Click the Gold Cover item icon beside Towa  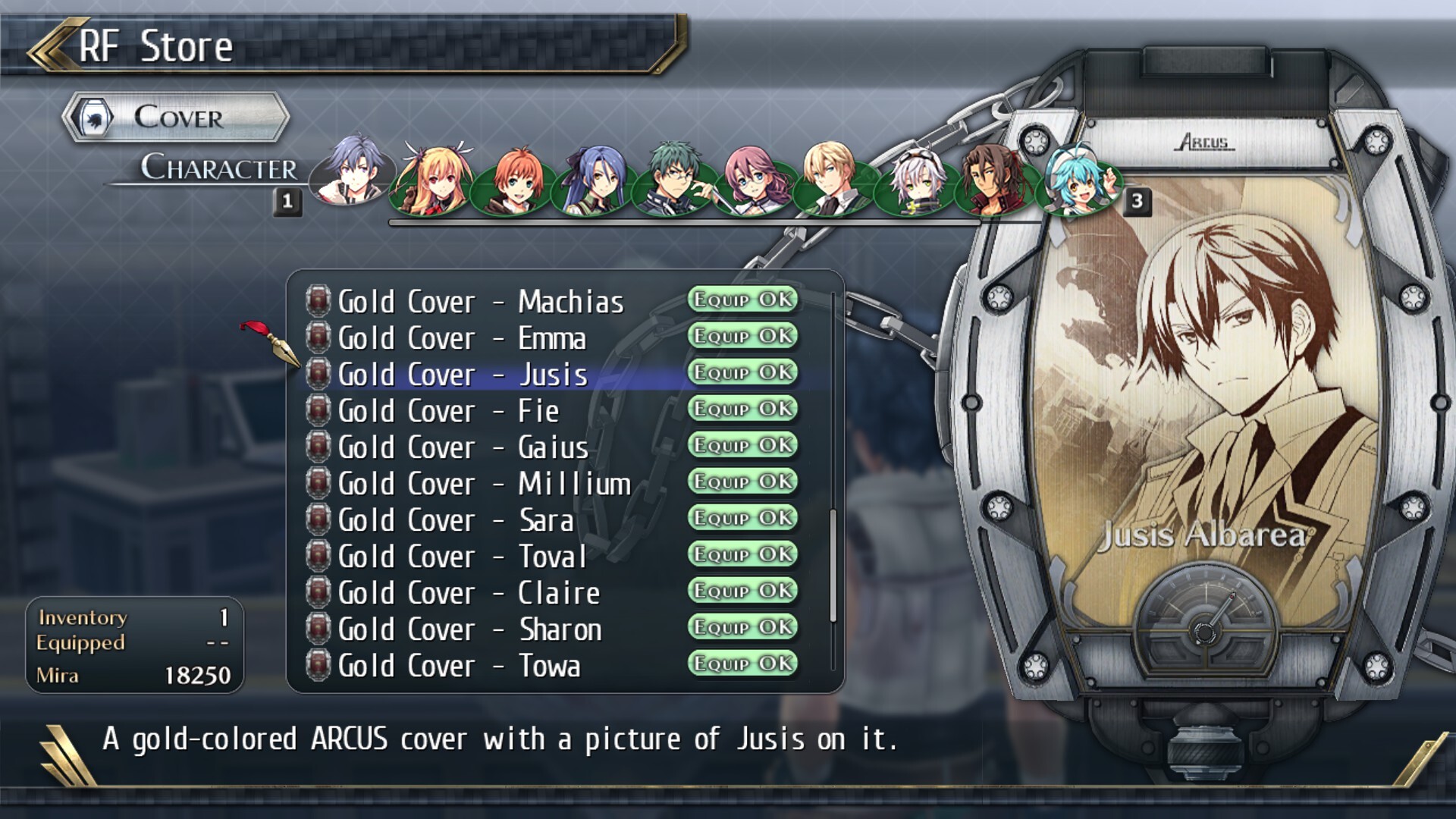(x=318, y=665)
